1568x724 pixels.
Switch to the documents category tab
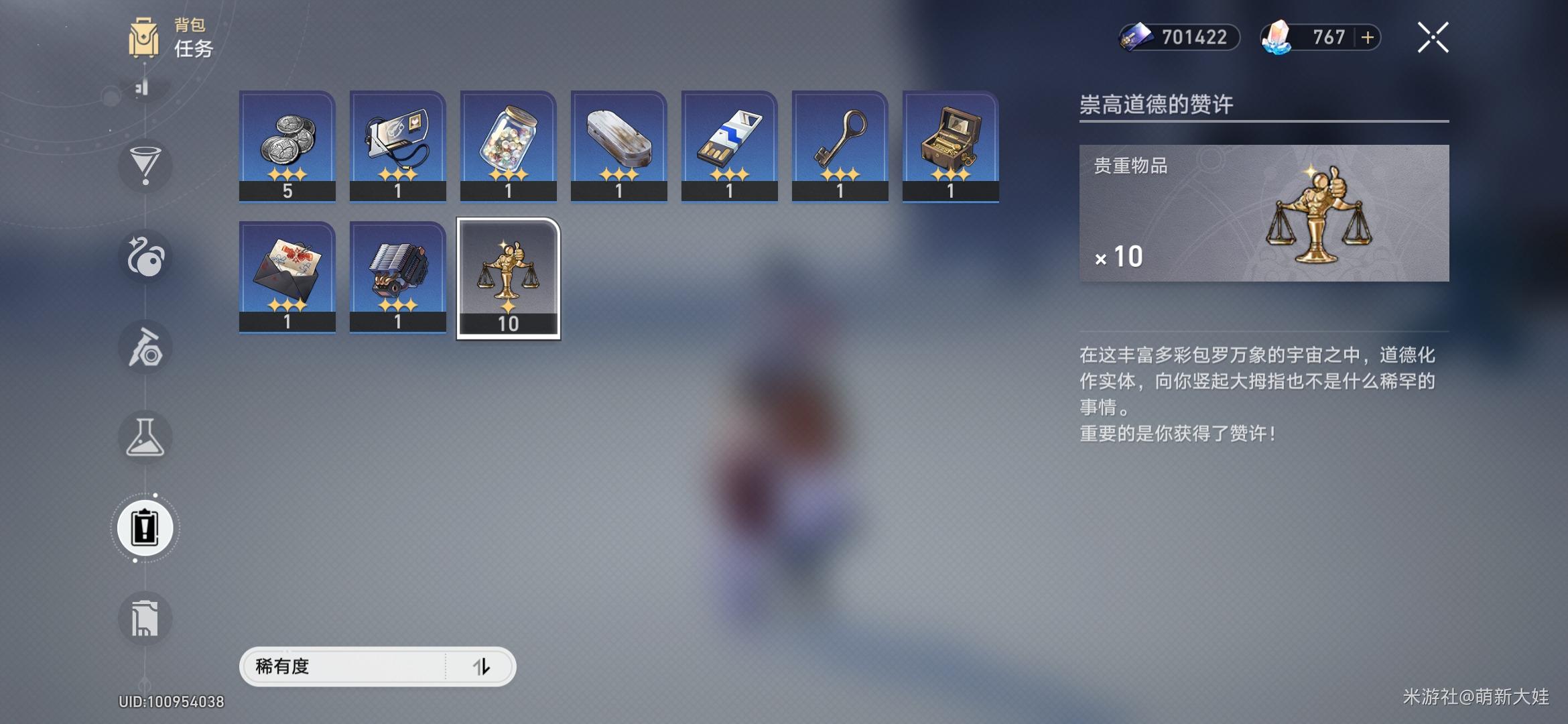coord(145,618)
